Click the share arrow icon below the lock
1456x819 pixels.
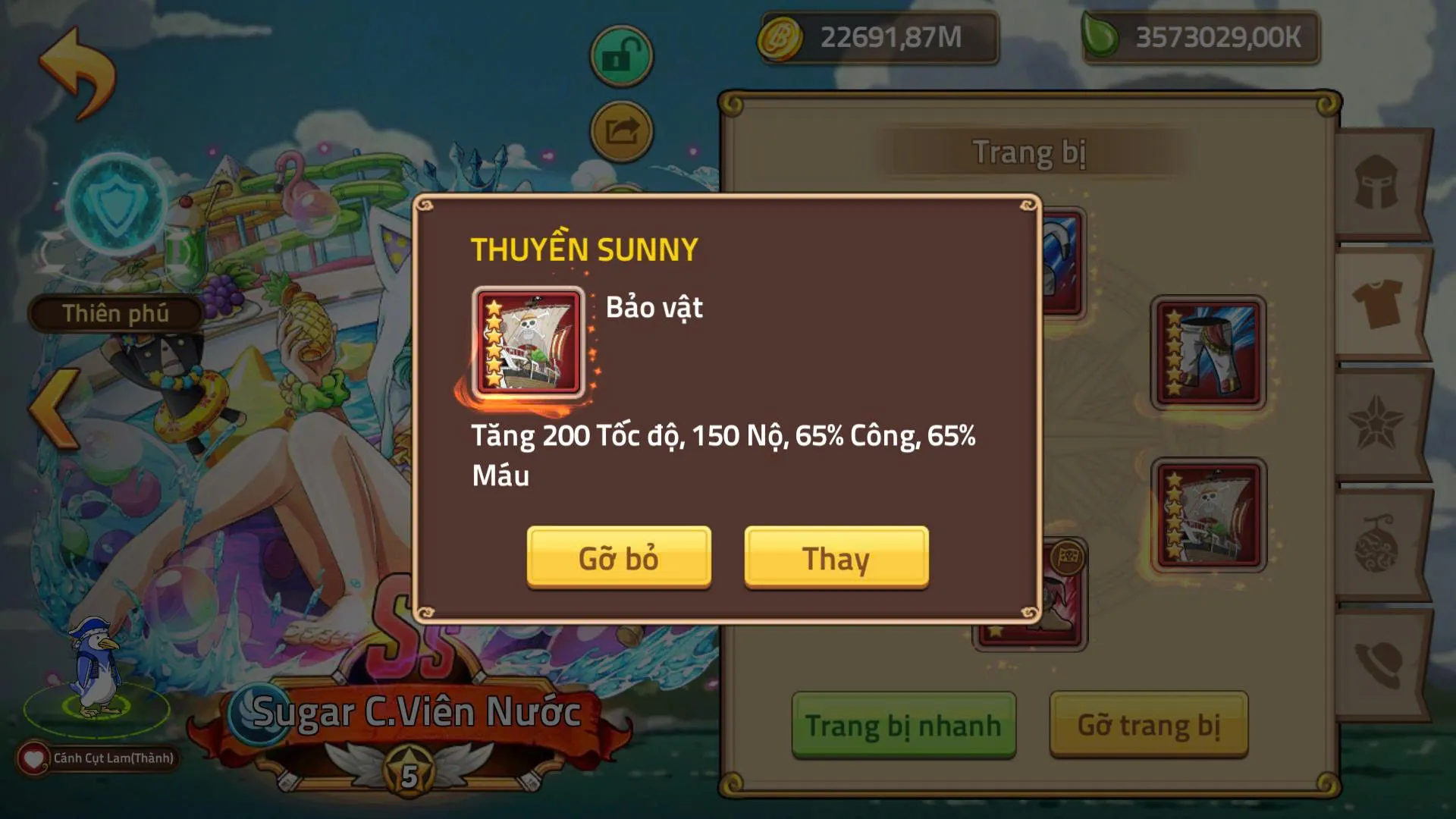[x=620, y=130]
